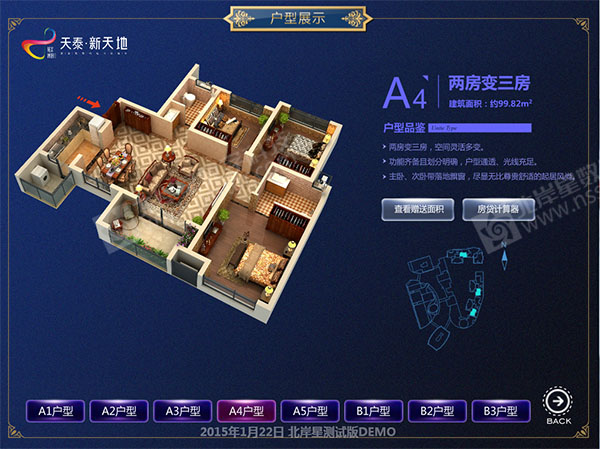Switch to the B1户型 tab
Image resolution: width=600 pixels, height=449 pixels.
click(373, 410)
